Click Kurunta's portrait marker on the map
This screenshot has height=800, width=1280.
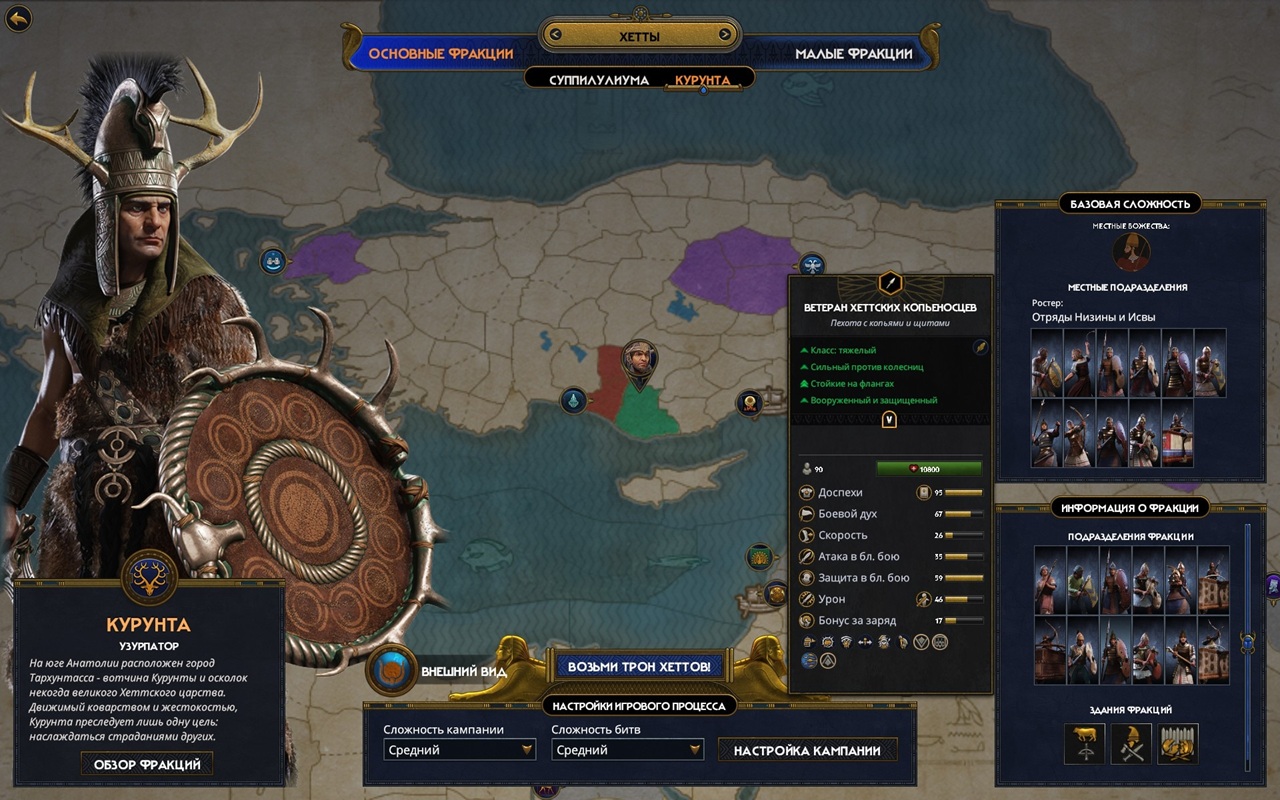[639, 360]
